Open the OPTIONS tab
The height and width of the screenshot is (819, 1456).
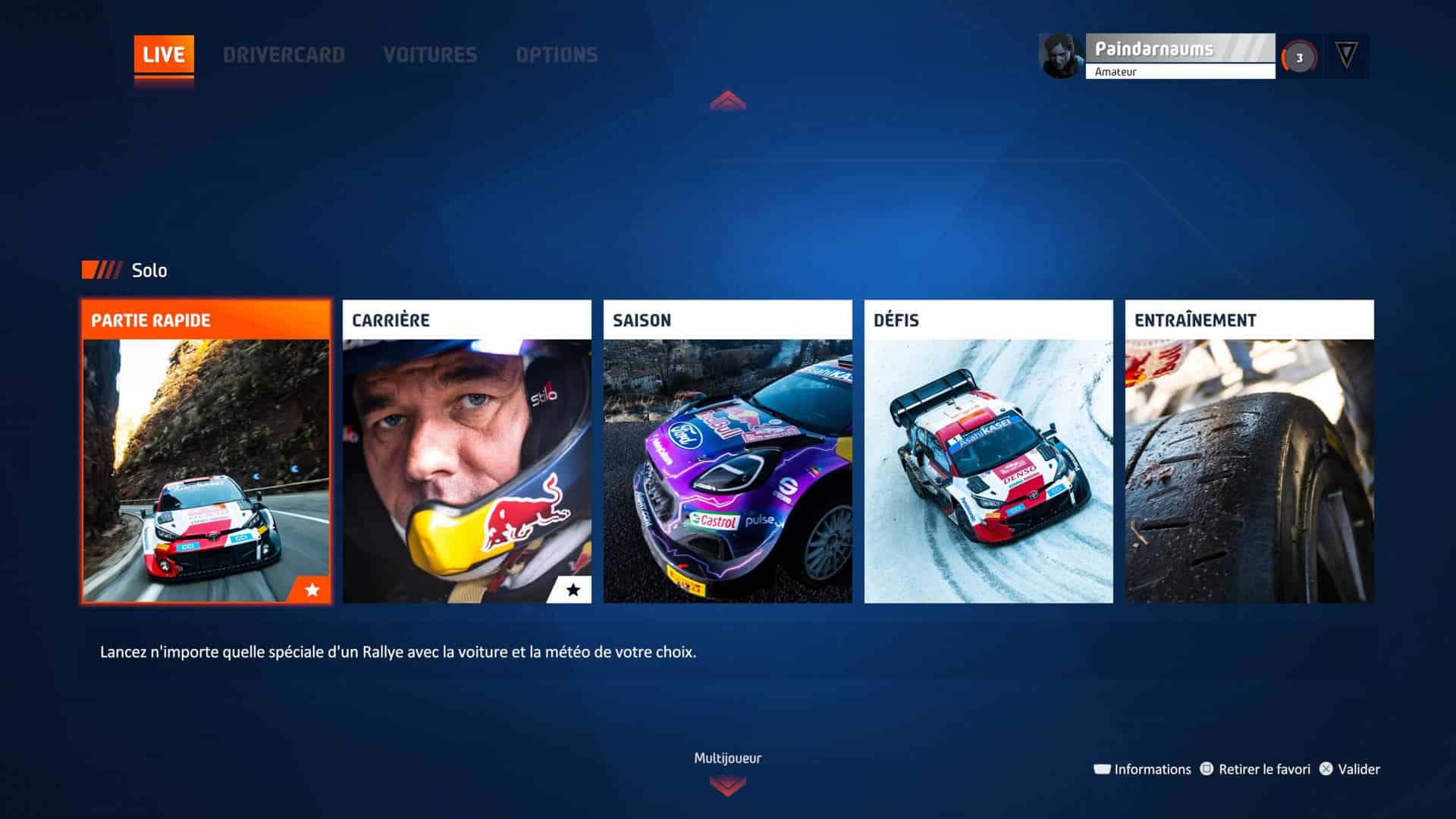(557, 55)
